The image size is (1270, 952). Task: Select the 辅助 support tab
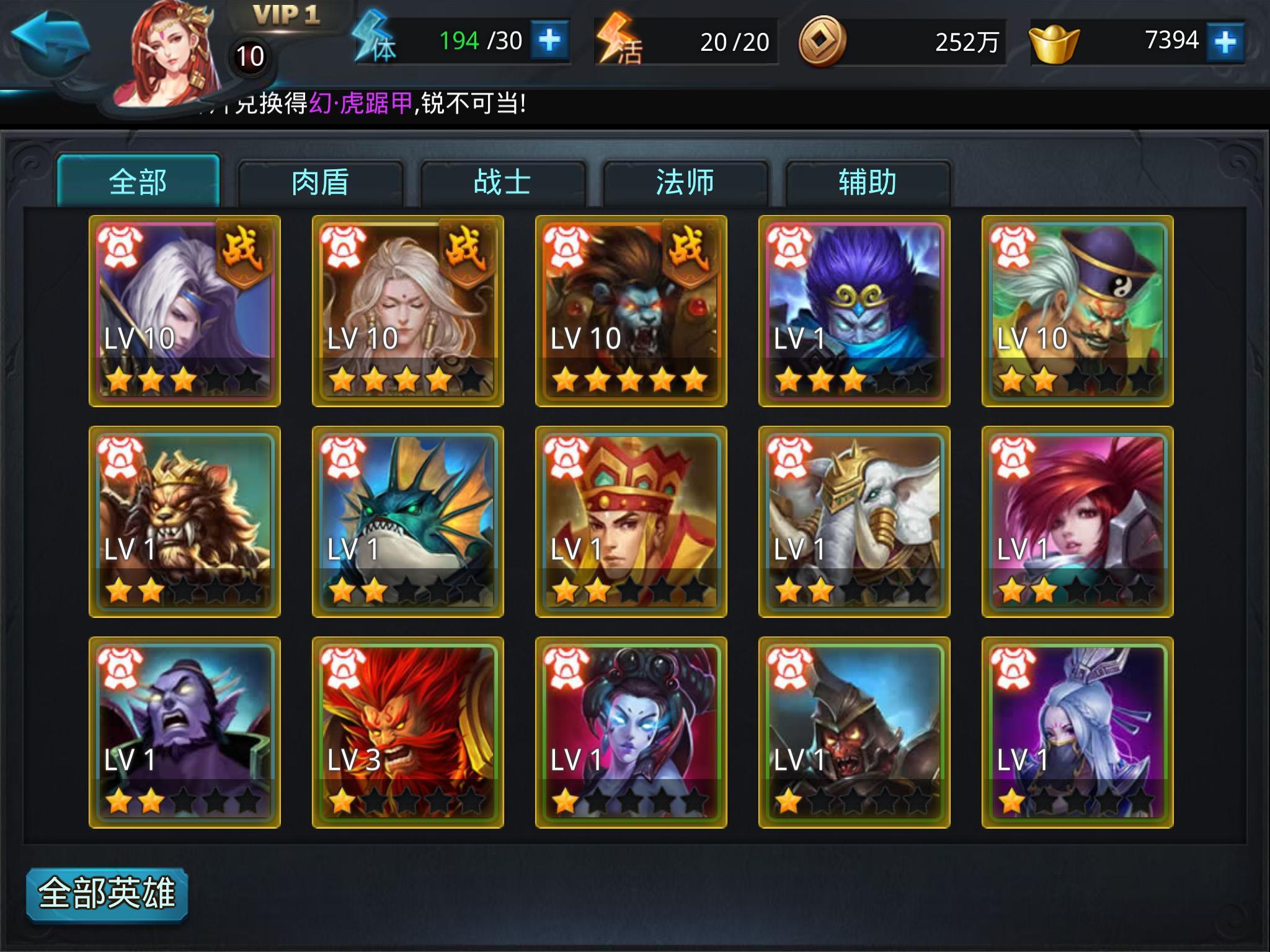pyautogui.click(x=867, y=183)
